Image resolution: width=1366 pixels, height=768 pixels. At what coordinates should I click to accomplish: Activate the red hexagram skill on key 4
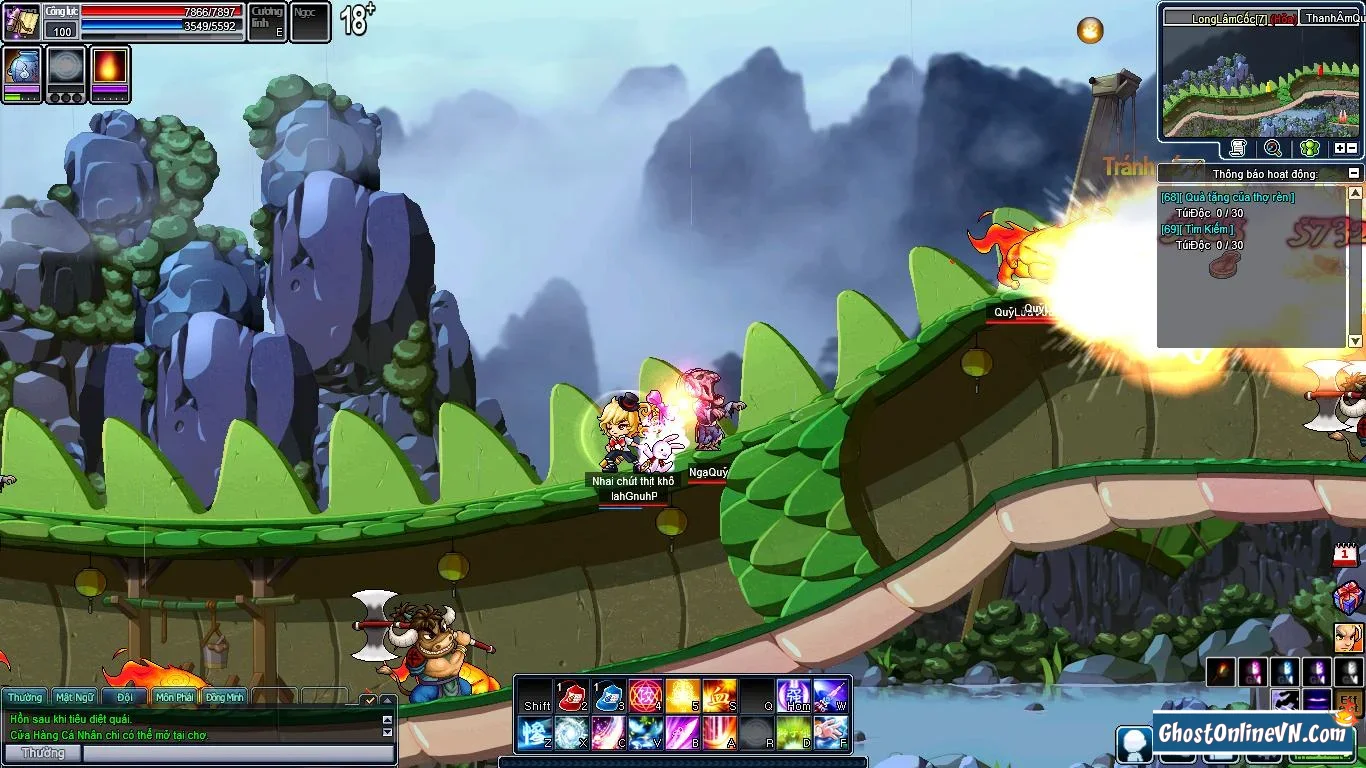click(645, 696)
